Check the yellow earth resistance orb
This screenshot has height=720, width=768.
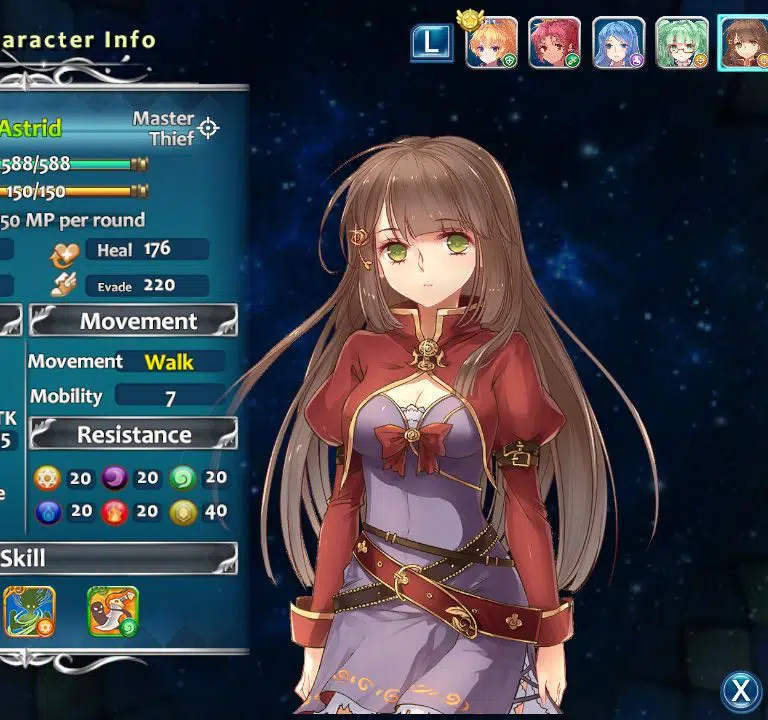[x=183, y=511]
